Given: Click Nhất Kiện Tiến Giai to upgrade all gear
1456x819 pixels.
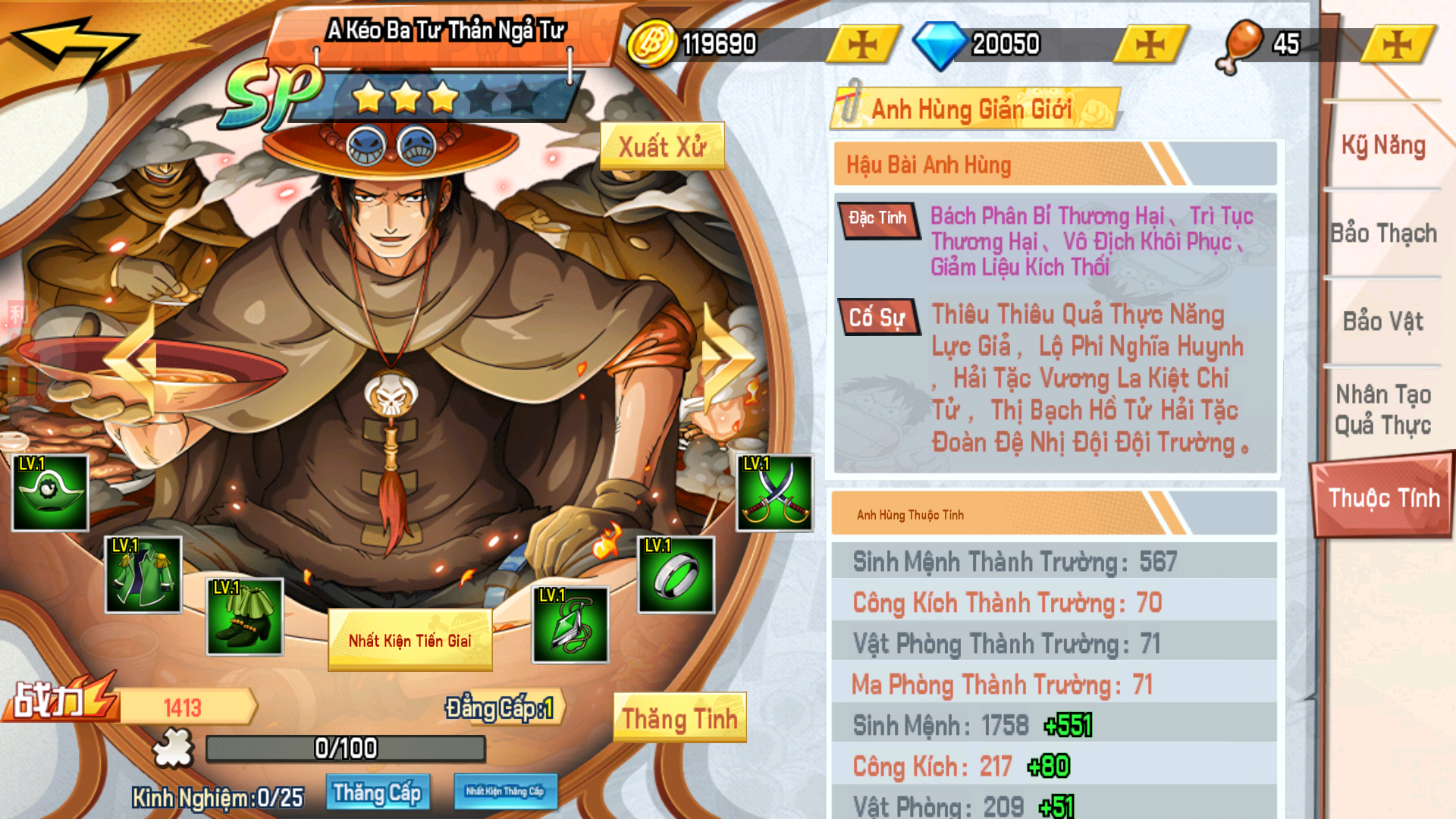Looking at the screenshot, I should click(409, 639).
